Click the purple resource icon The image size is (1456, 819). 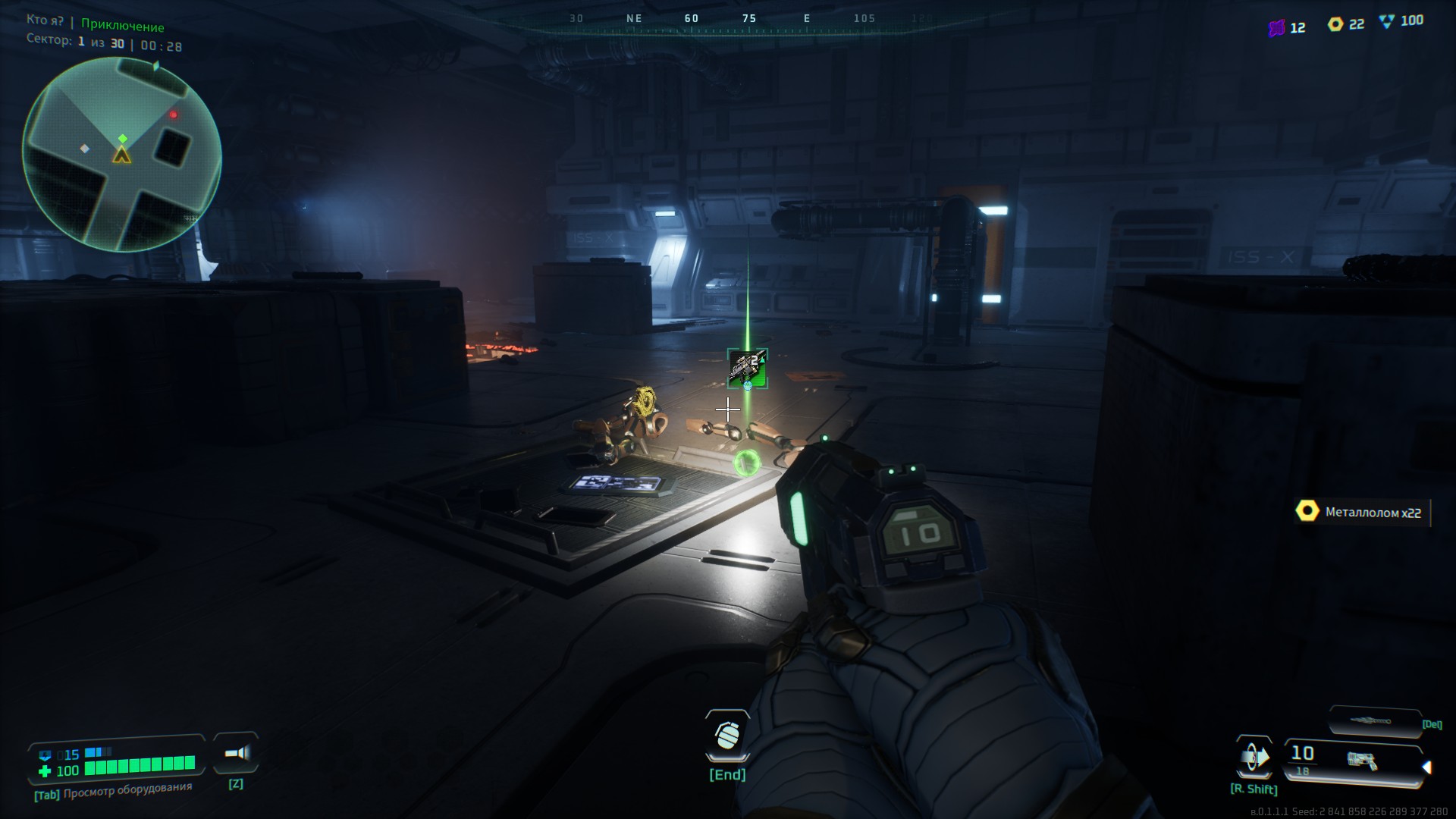tap(1276, 28)
